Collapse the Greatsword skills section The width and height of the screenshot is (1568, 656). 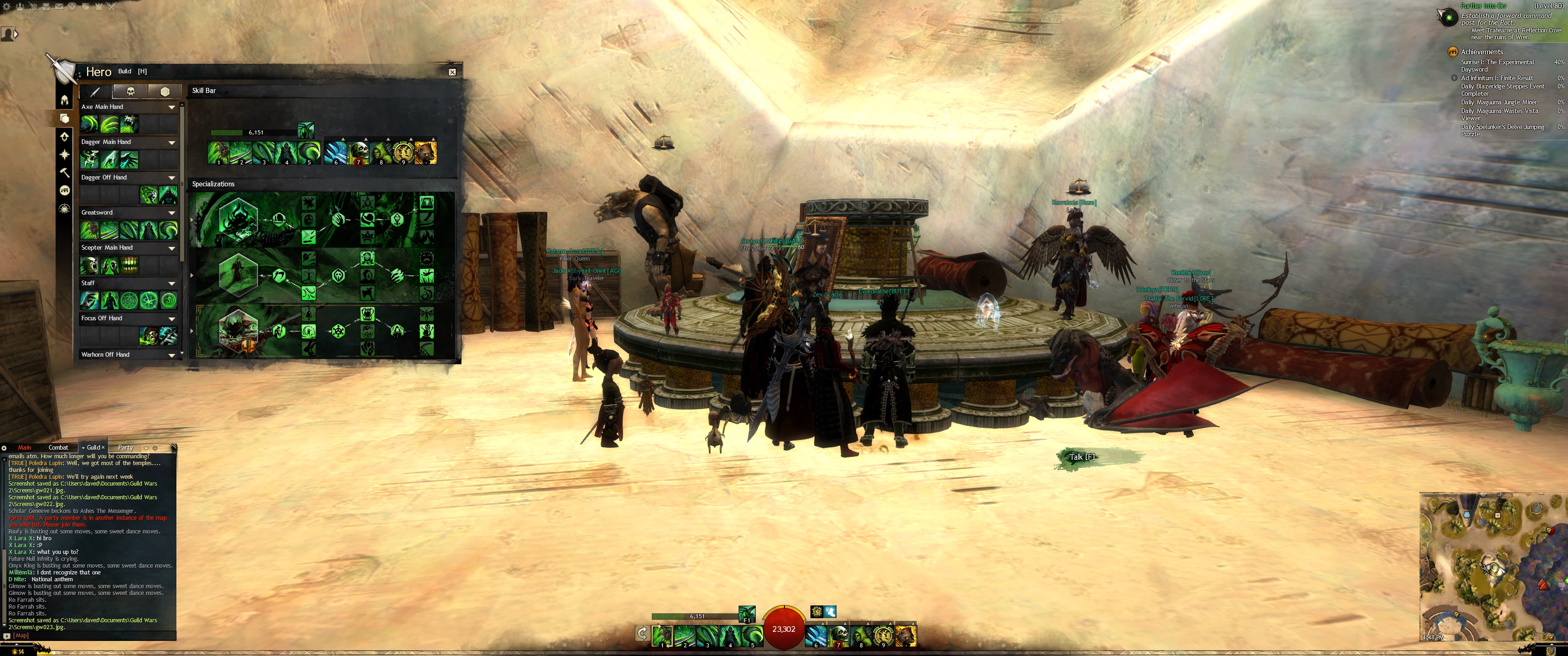tap(172, 213)
